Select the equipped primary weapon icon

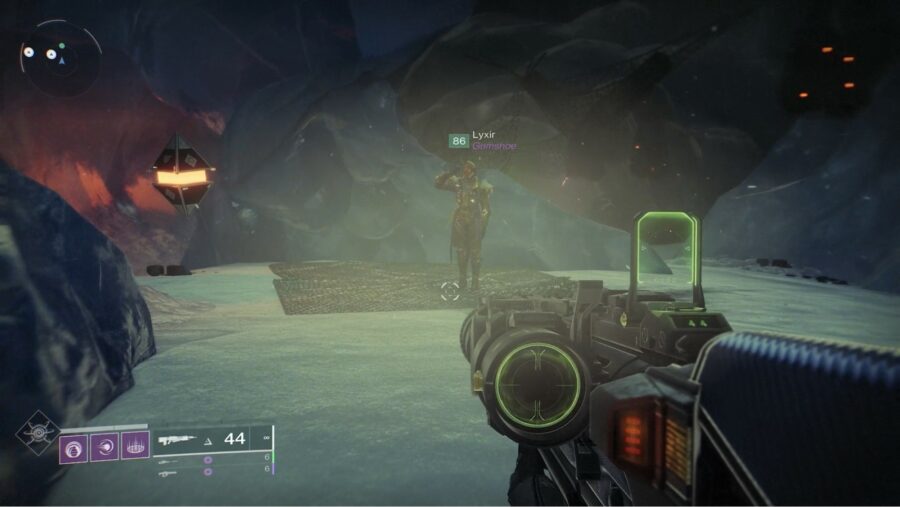tap(174, 439)
